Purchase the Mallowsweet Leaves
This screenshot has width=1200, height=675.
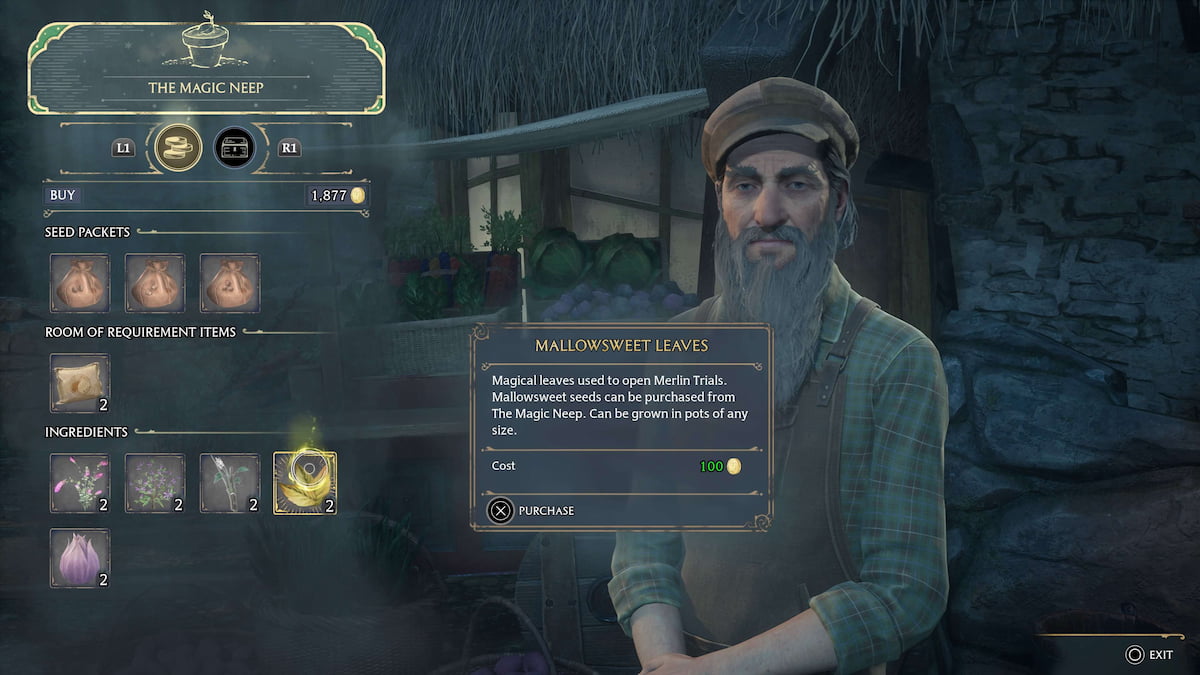pos(531,511)
